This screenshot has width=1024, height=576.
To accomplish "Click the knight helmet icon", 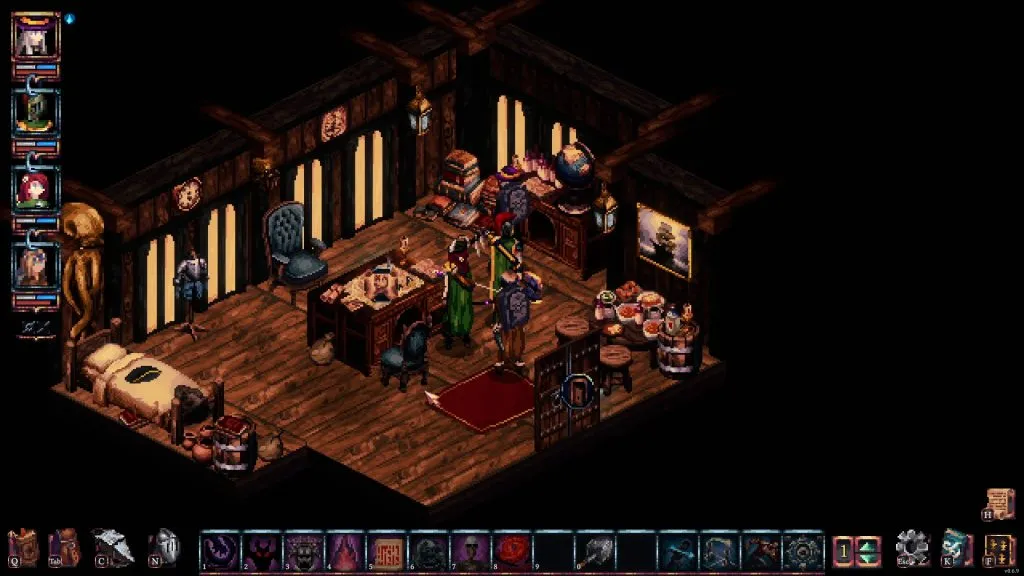I will (x=168, y=548).
